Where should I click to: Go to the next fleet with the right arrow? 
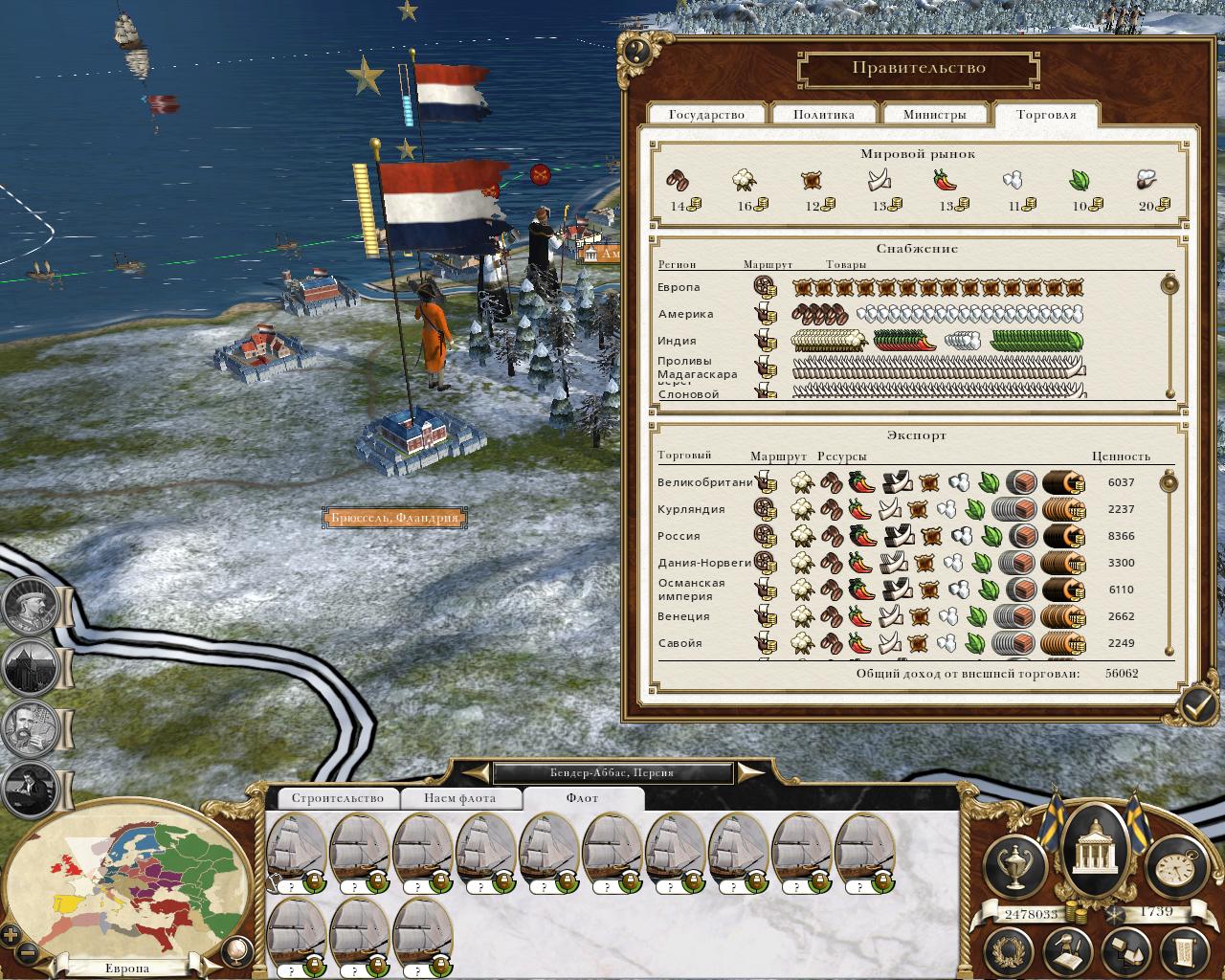[751, 772]
